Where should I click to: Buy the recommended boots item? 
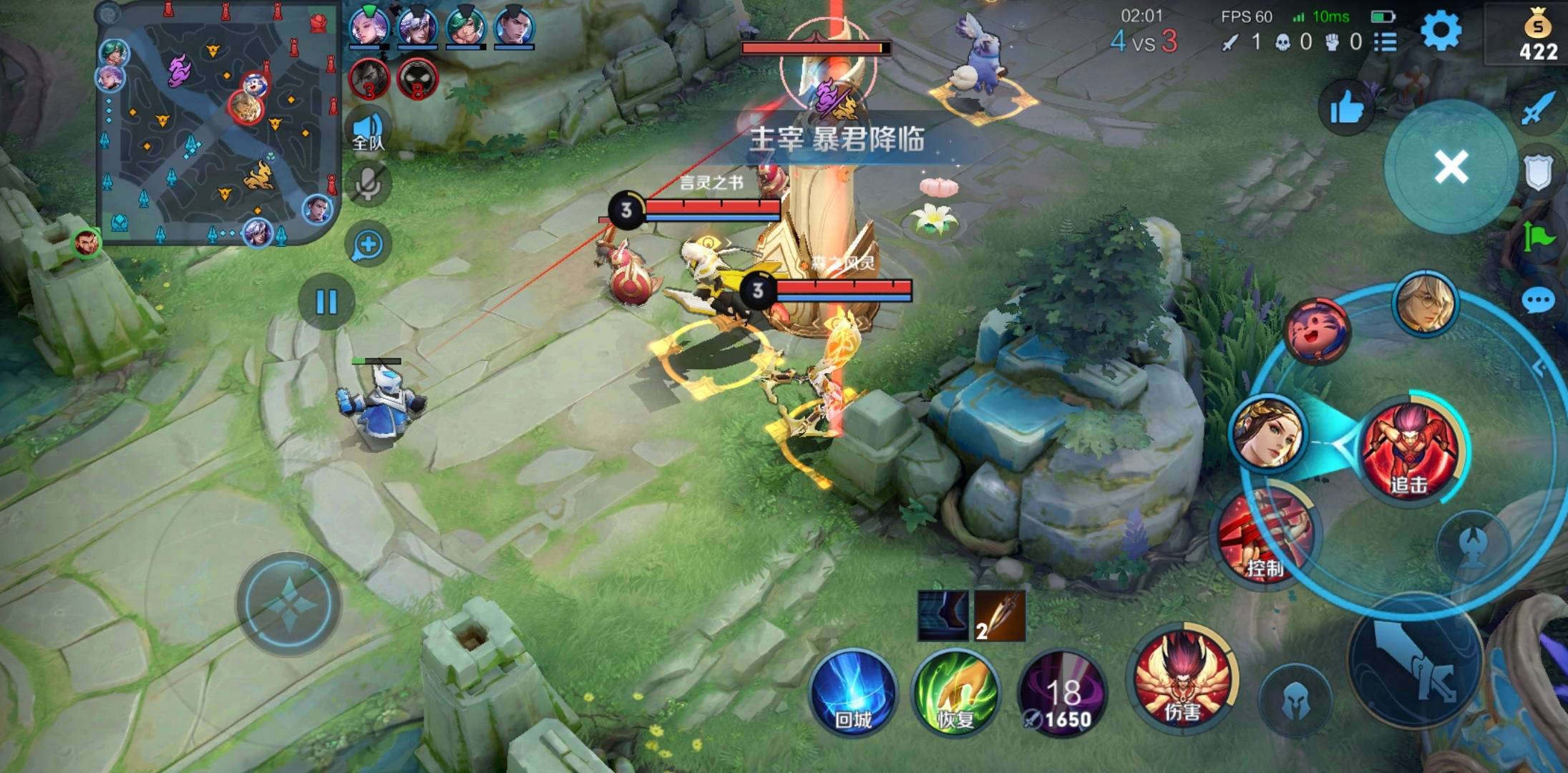click(x=943, y=616)
